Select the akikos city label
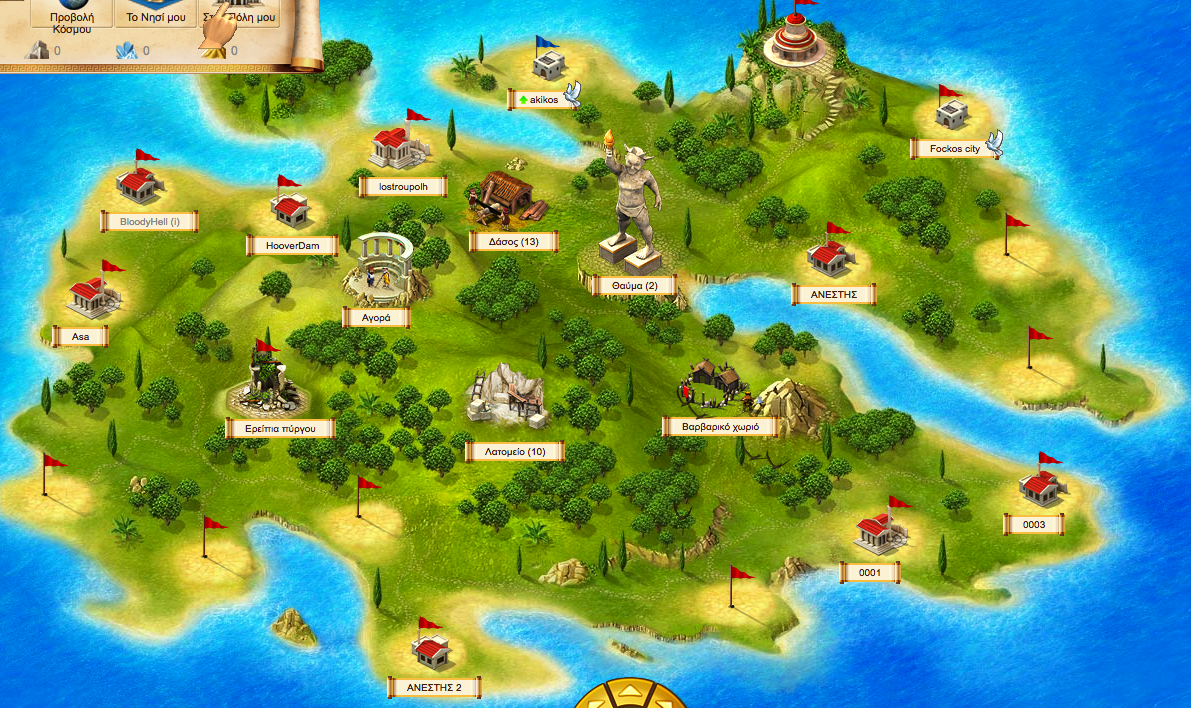Viewport: 1191px width, 708px height. [544, 99]
